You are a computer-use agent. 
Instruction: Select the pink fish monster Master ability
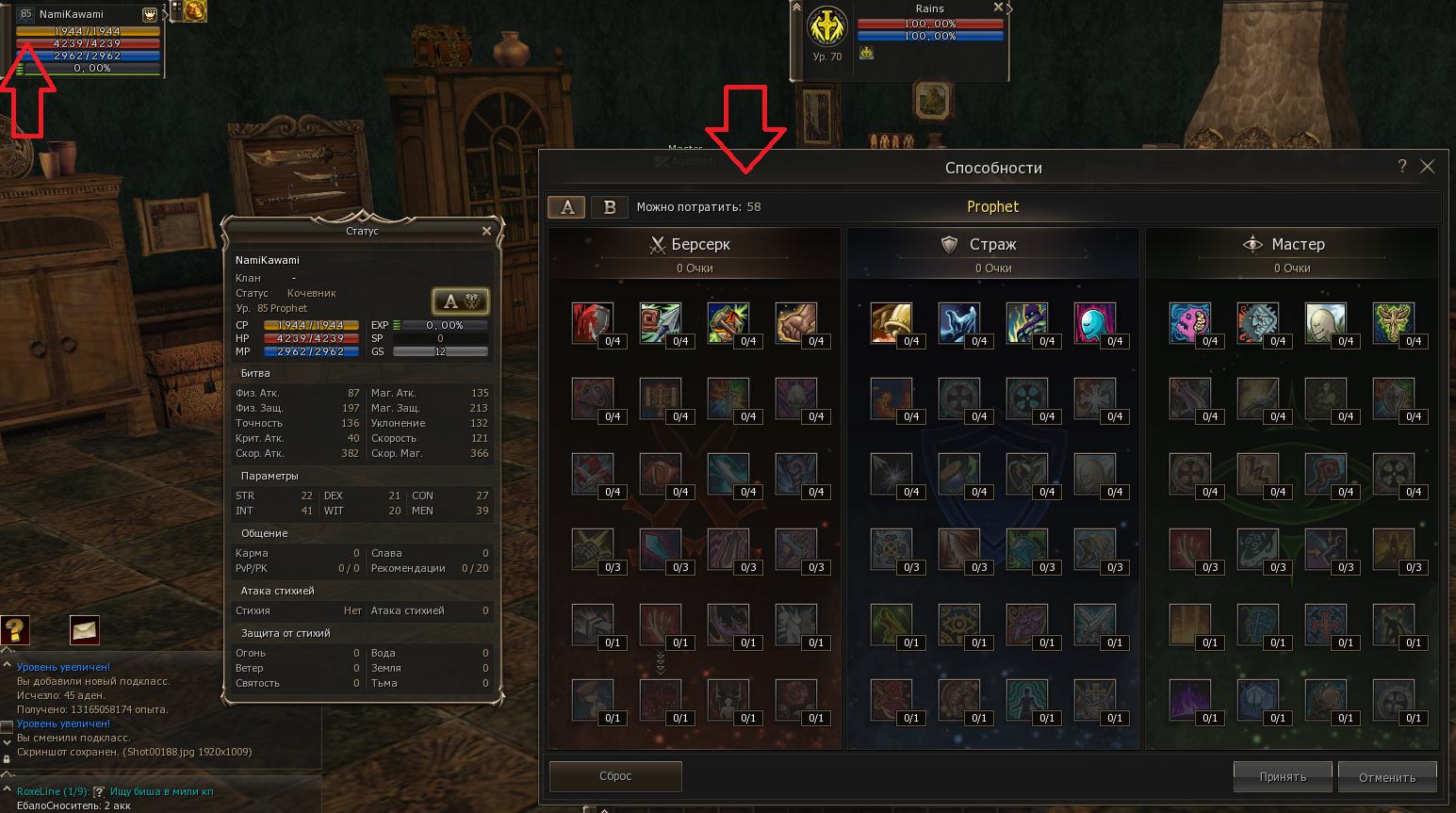(x=1188, y=322)
